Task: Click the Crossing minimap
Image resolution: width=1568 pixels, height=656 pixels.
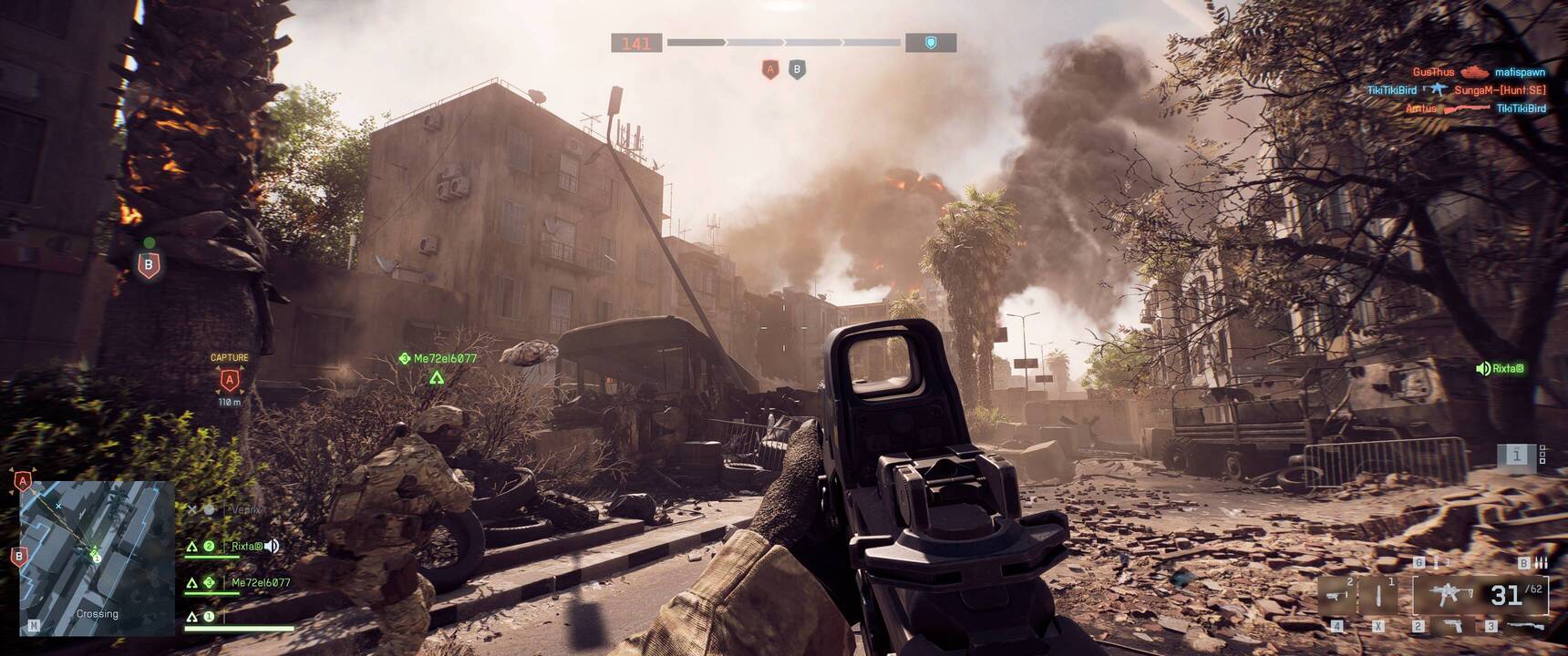Action: (97, 558)
